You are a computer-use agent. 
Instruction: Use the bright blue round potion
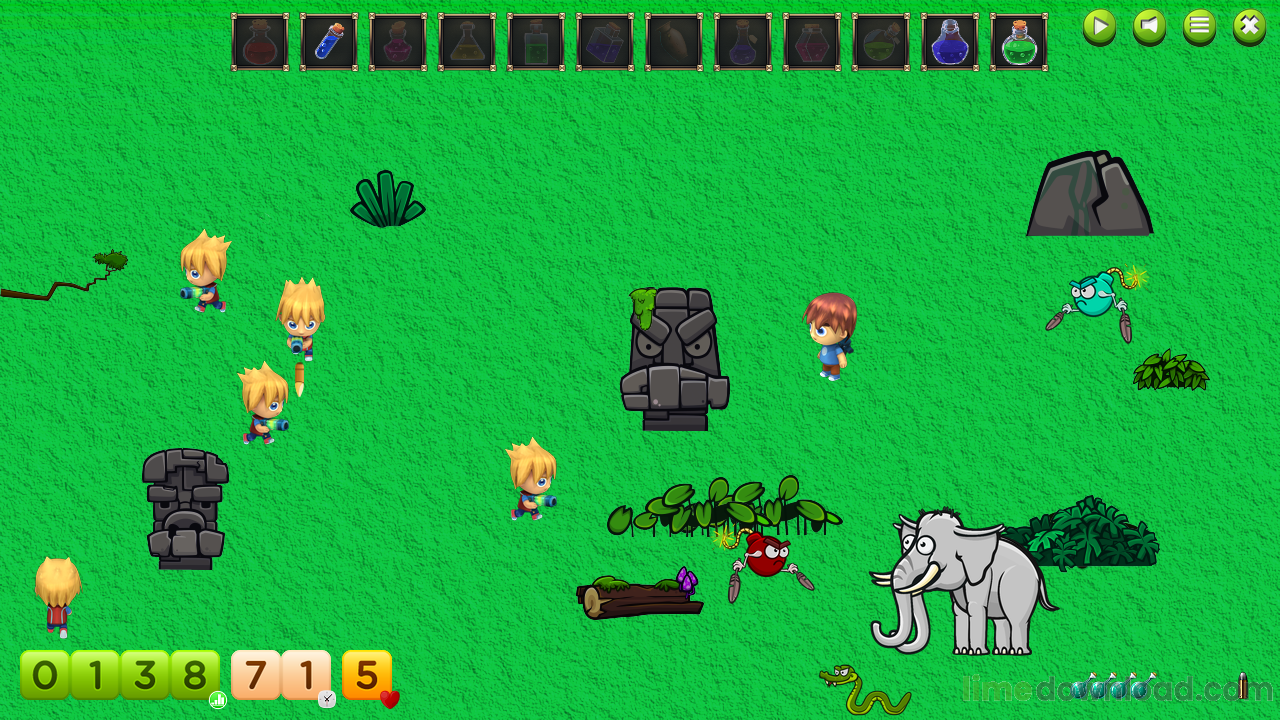click(x=950, y=42)
